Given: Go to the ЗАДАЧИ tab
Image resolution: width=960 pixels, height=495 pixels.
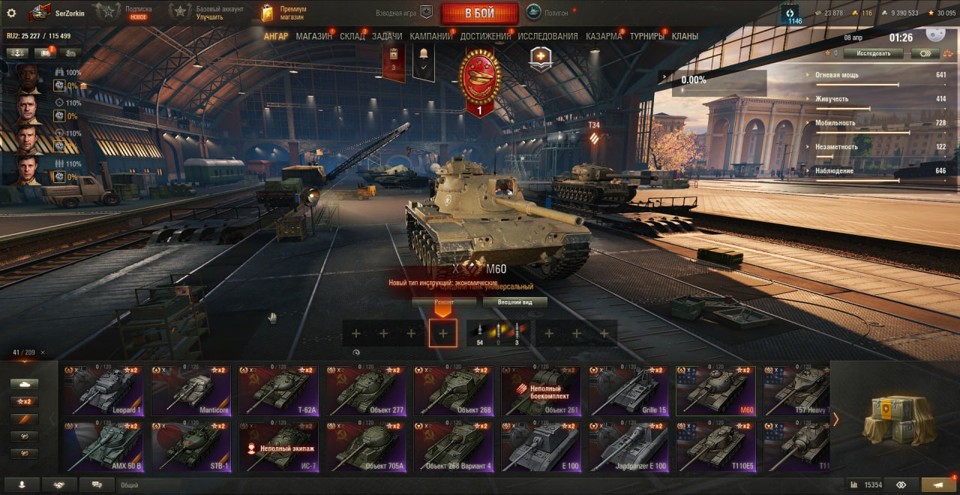Looking at the screenshot, I should tap(387, 36).
